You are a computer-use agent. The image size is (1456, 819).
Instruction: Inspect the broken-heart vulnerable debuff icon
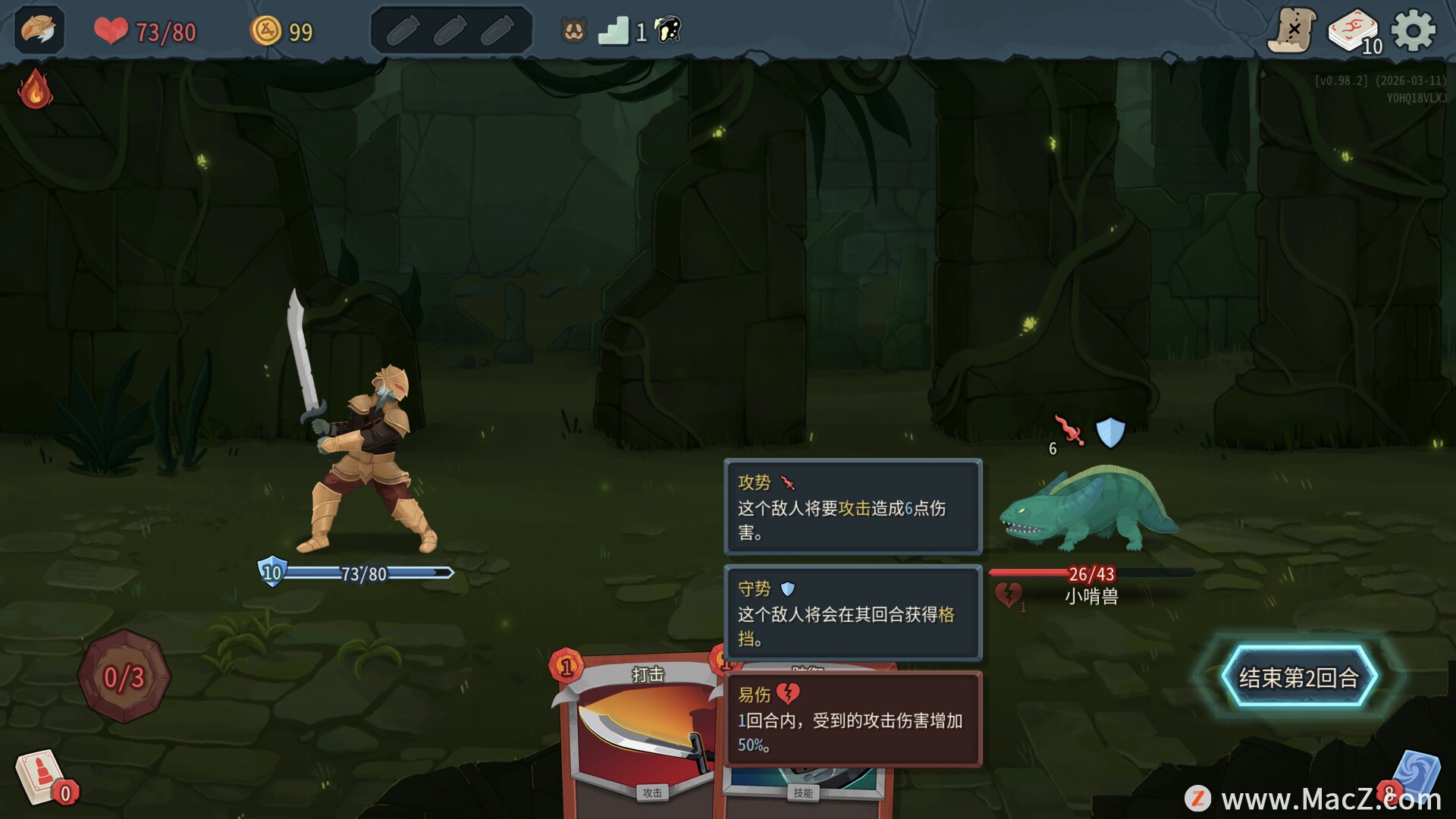1008,595
